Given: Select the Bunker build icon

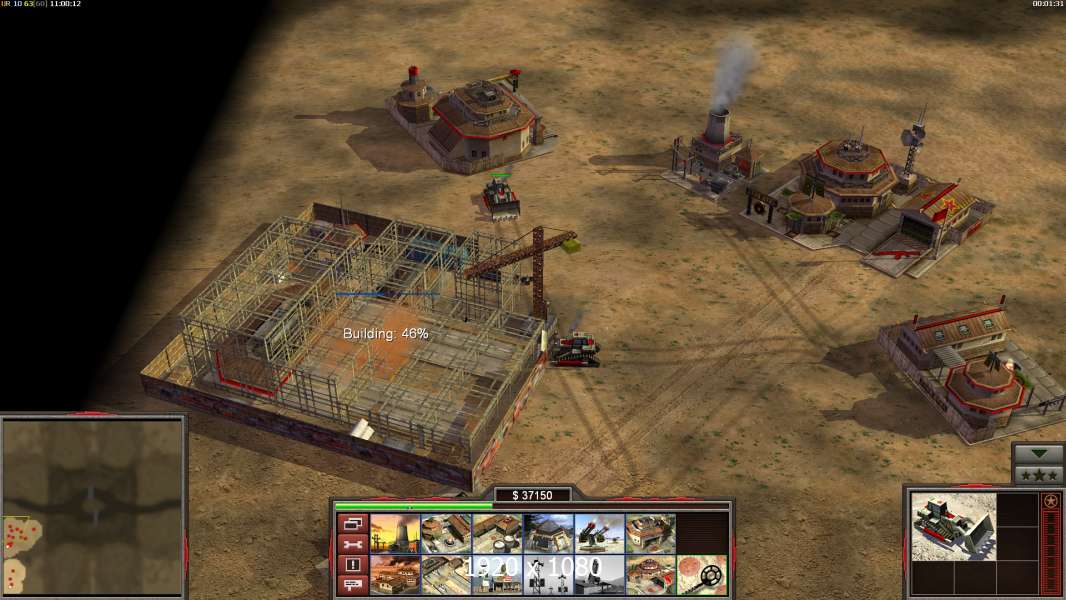Looking at the screenshot, I should tap(548, 533).
